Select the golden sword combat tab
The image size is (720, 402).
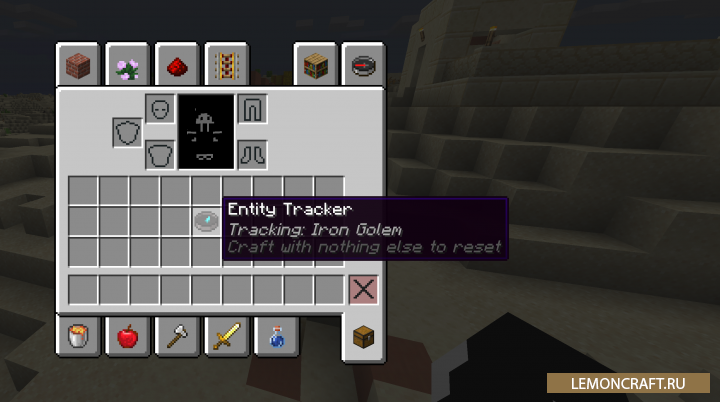(224, 336)
